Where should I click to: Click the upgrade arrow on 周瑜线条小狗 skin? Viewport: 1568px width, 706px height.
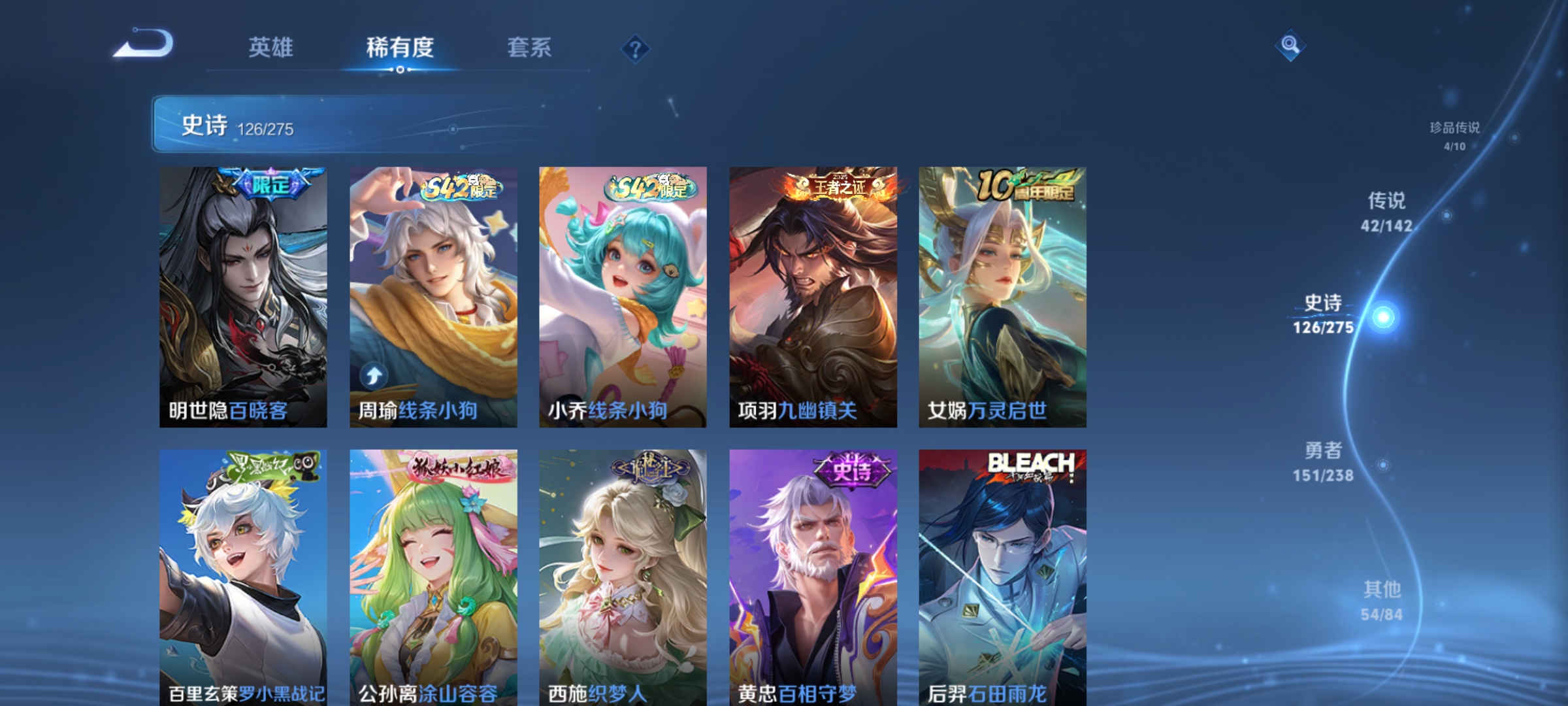(x=374, y=375)
